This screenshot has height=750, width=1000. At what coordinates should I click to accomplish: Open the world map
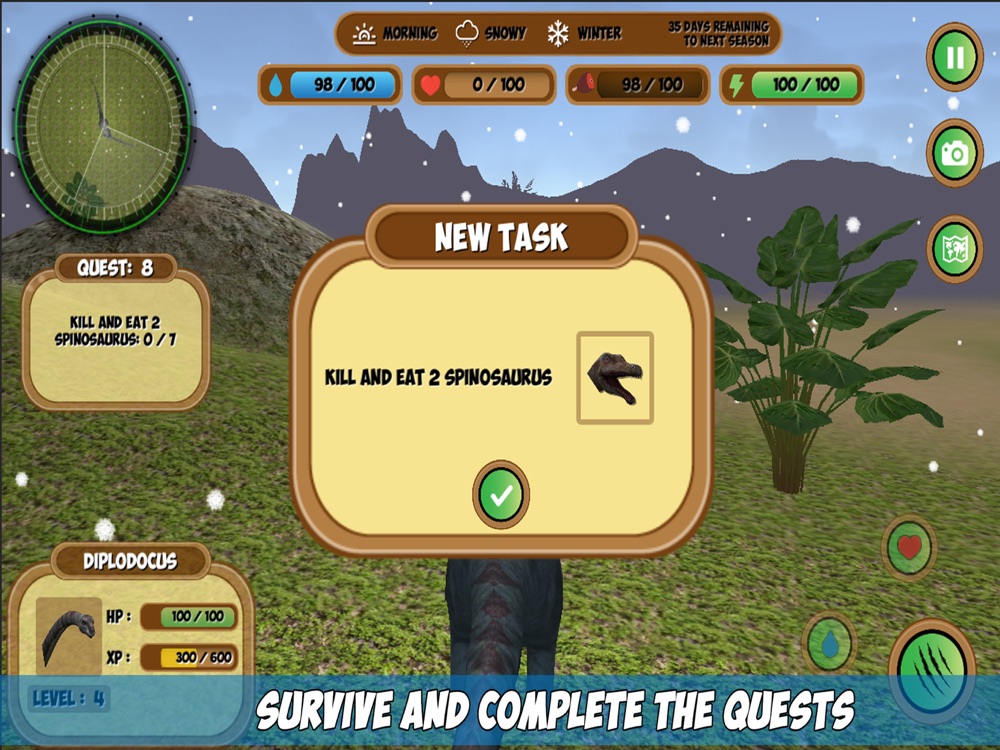click(954, 249)
